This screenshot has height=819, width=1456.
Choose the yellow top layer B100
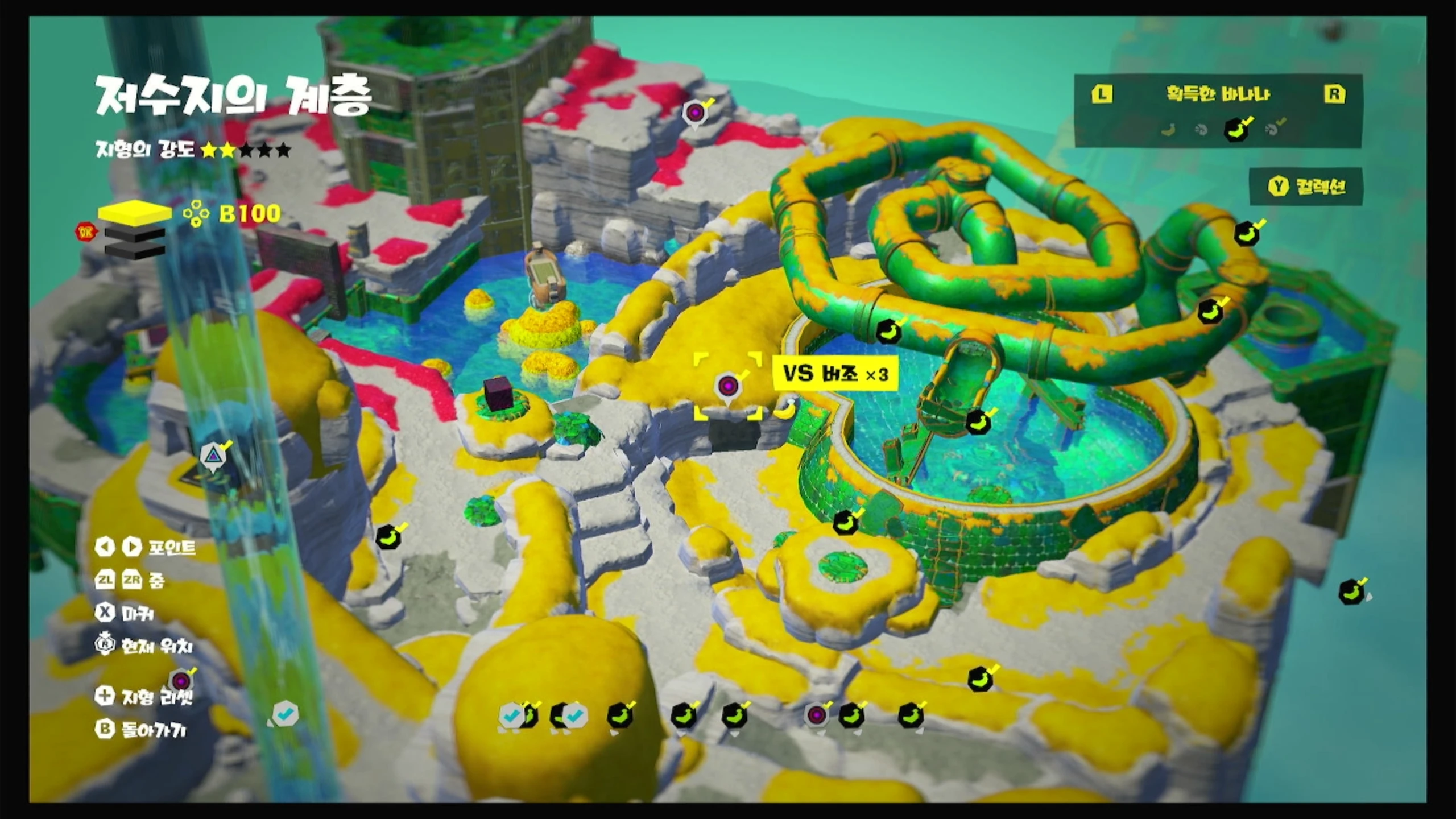tap(135, 213)
